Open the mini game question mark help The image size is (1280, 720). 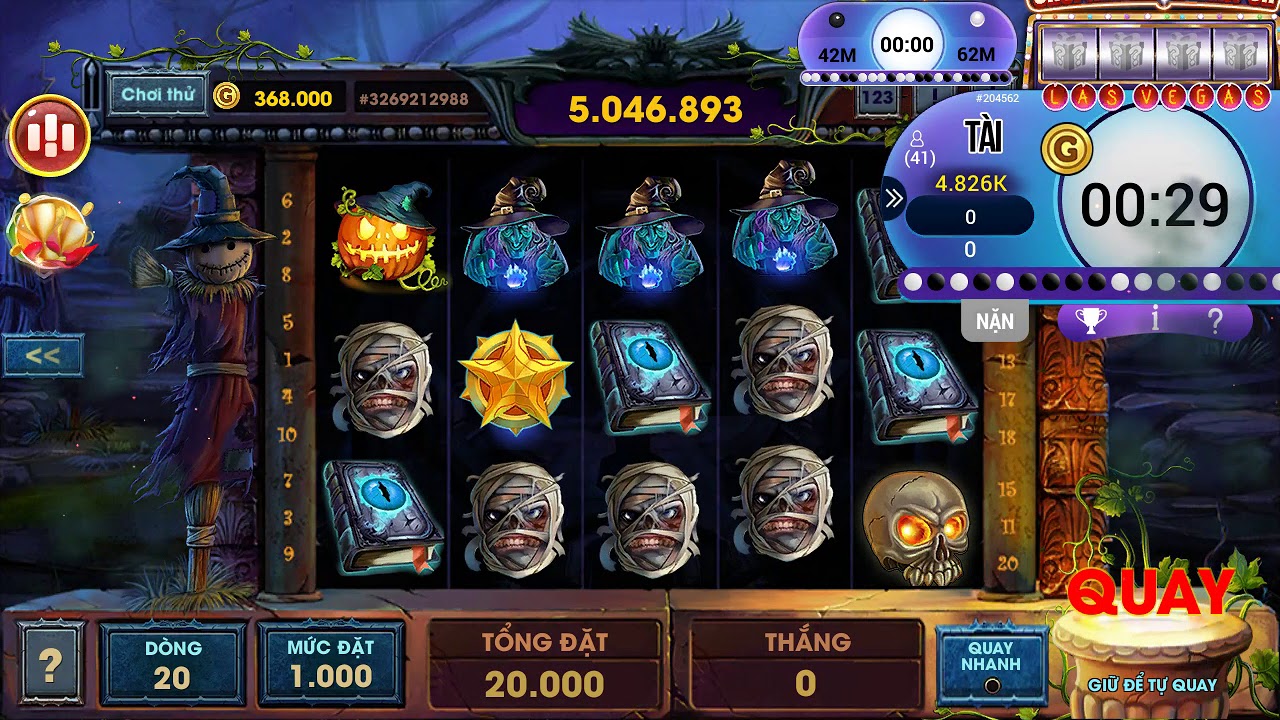pos(1215,320)
